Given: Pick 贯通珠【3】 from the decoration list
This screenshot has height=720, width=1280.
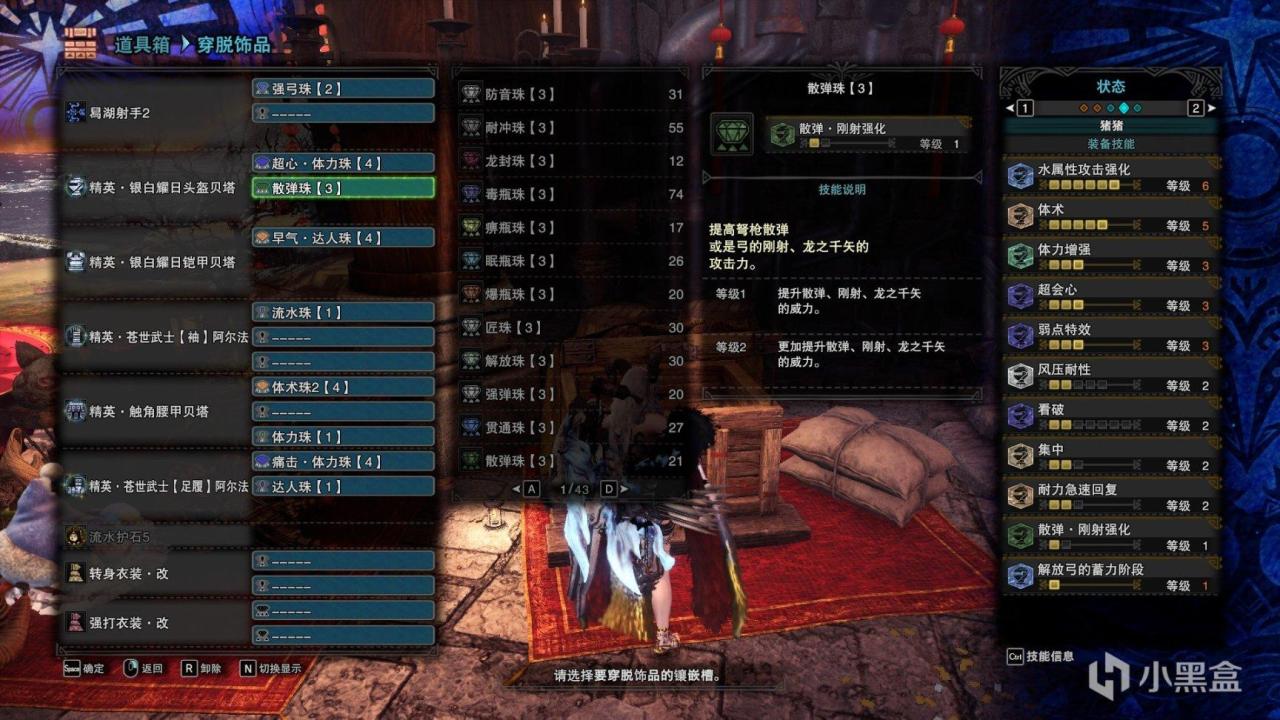Looking at the screenshot, I should pos(570,428).
